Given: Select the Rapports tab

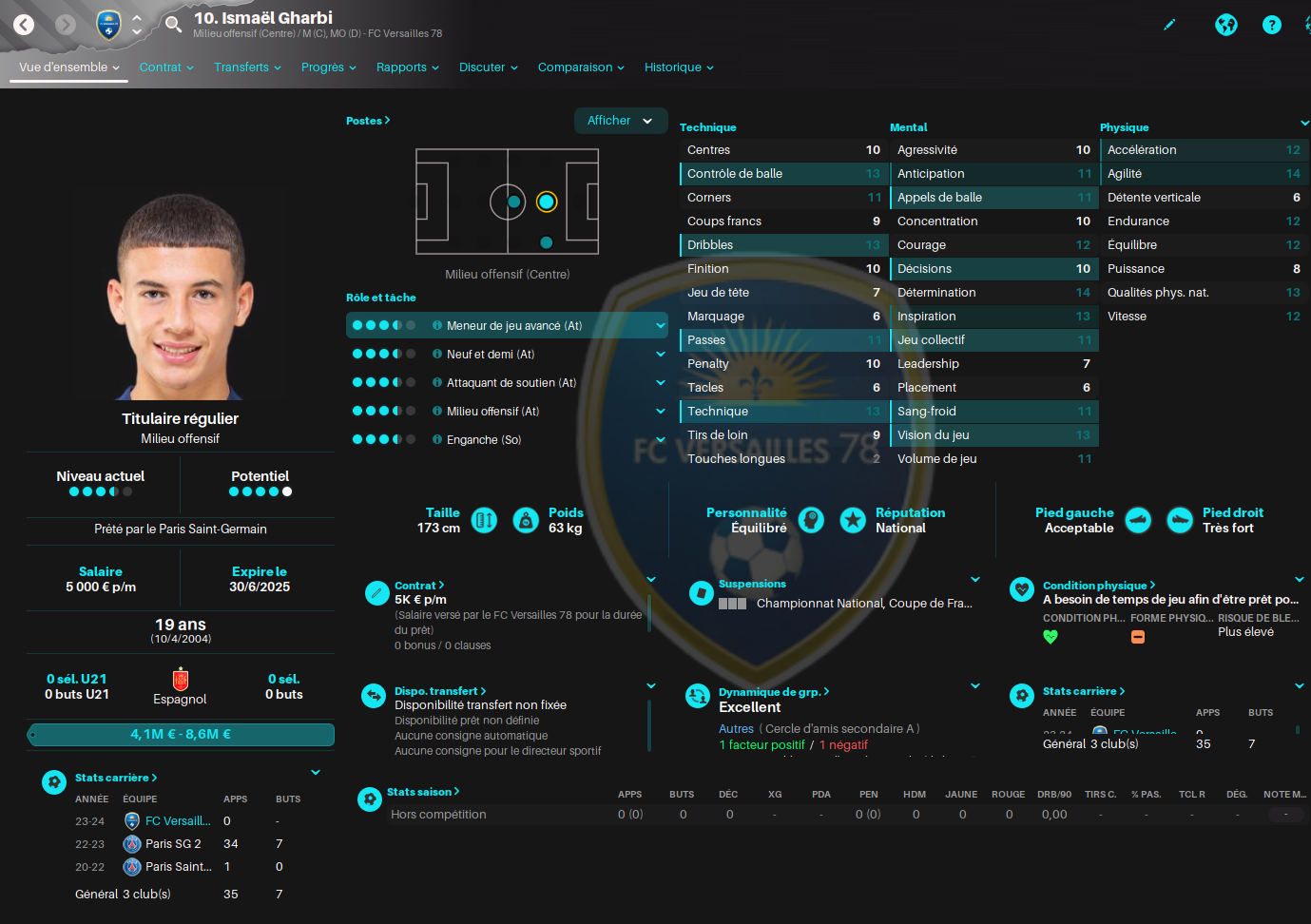Looking at the screenshot, I should tap(407, 67).
